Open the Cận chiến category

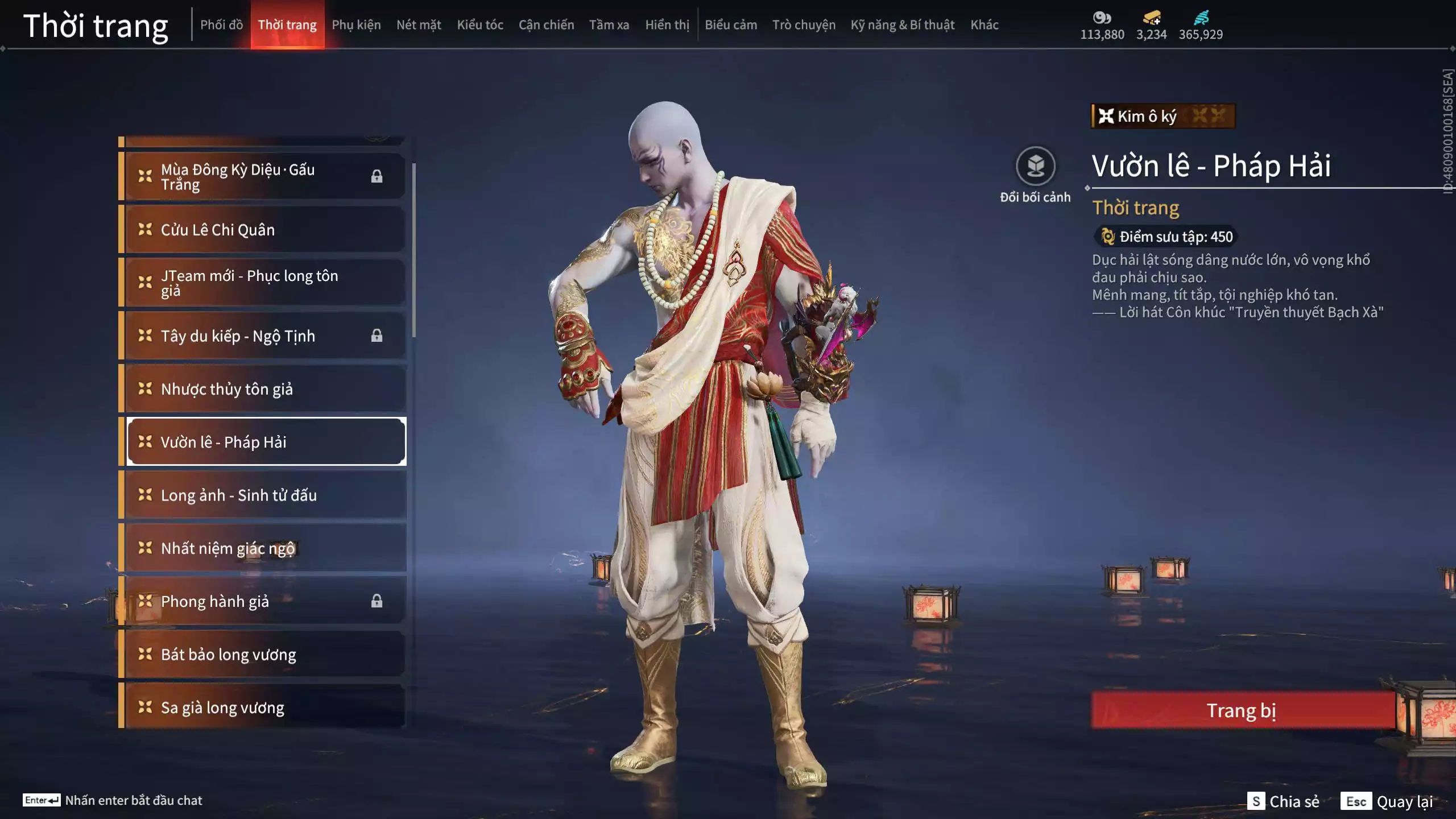[546, 25]
